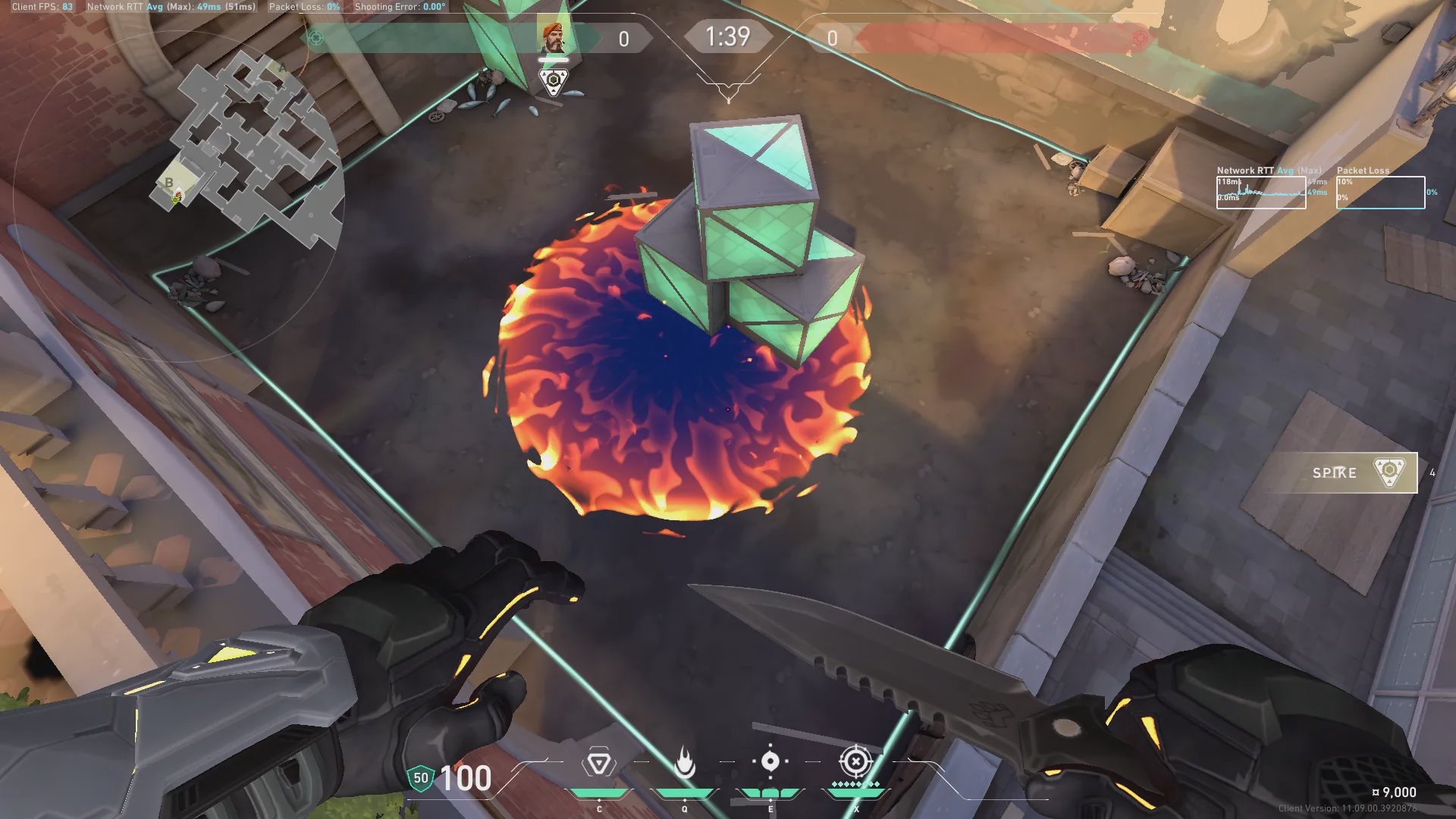Image resolution: width=1456 pixels, height=819 pixels.
Task: Click the spike carrier icon below the portrait
Action: [554, 80]
